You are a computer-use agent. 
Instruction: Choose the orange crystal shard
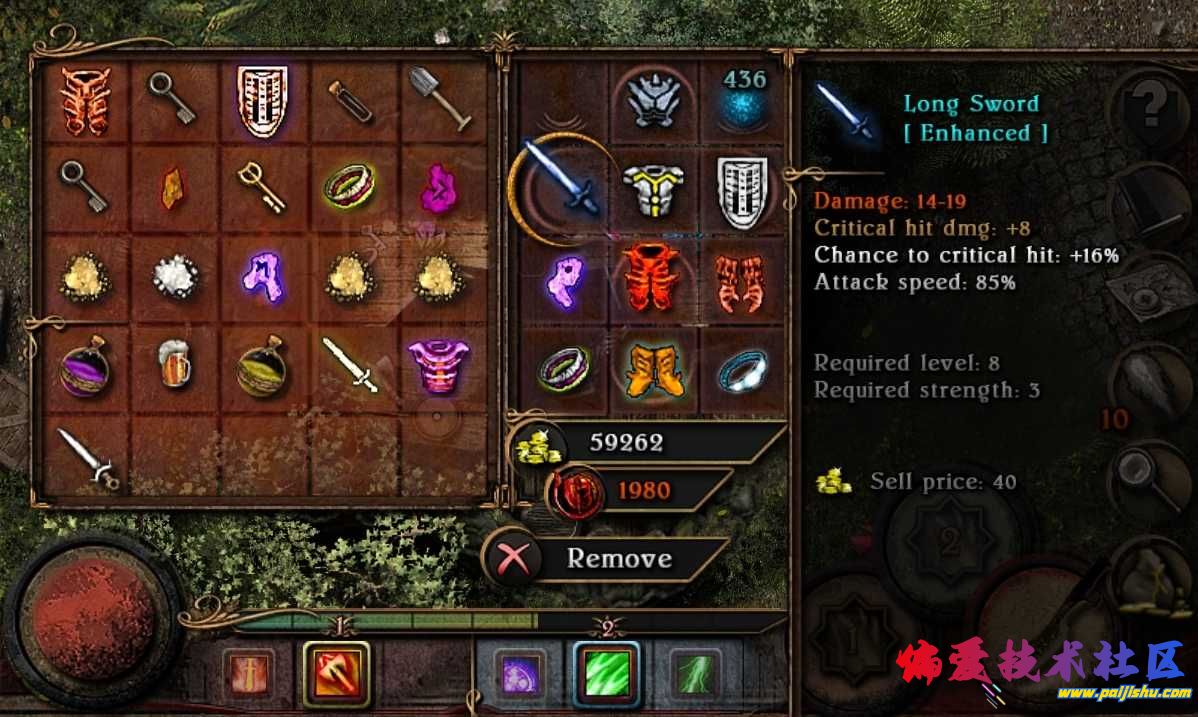click(x=173, y=187)
